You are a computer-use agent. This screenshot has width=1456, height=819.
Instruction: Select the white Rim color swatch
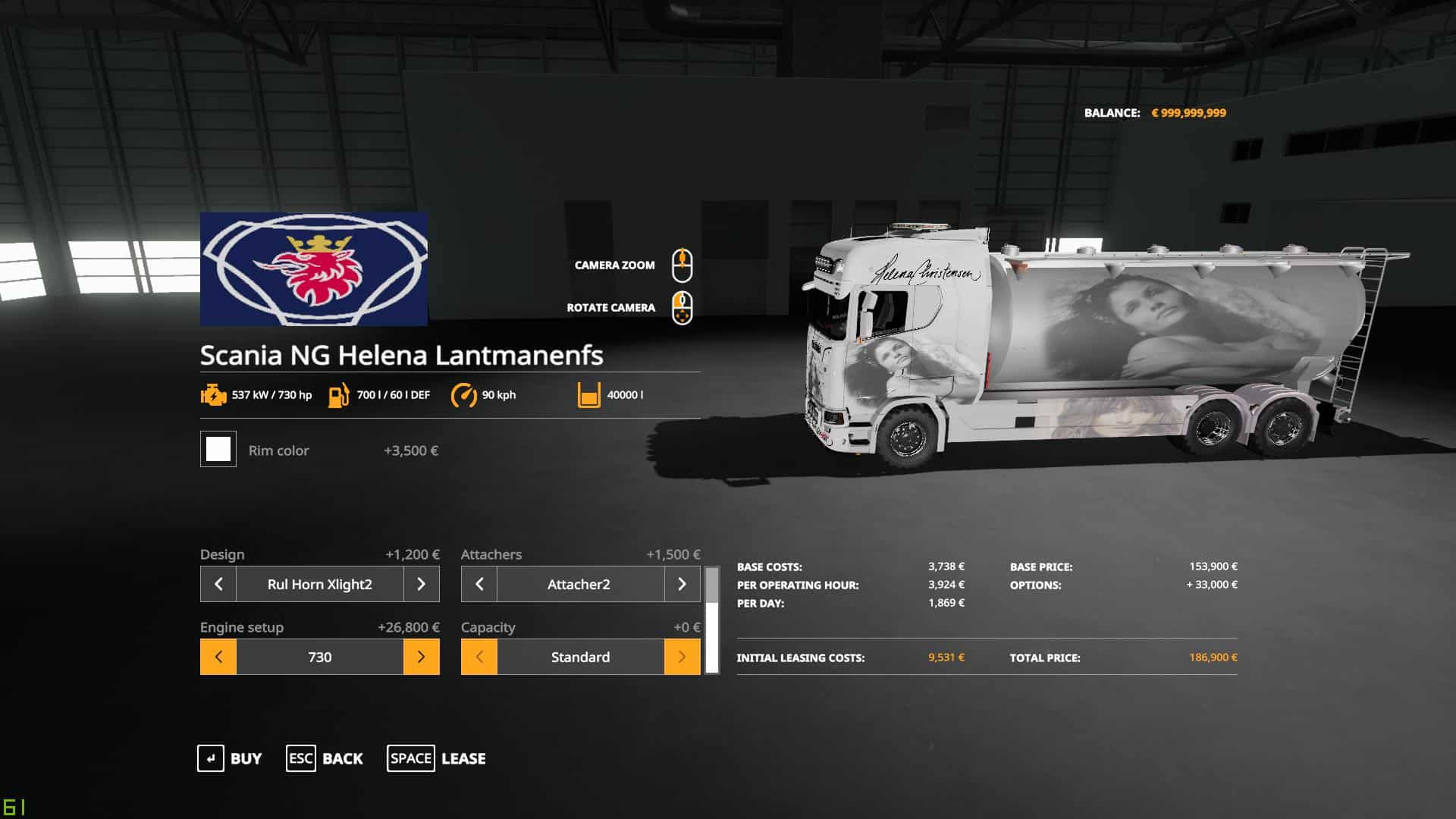click(218, 449)
